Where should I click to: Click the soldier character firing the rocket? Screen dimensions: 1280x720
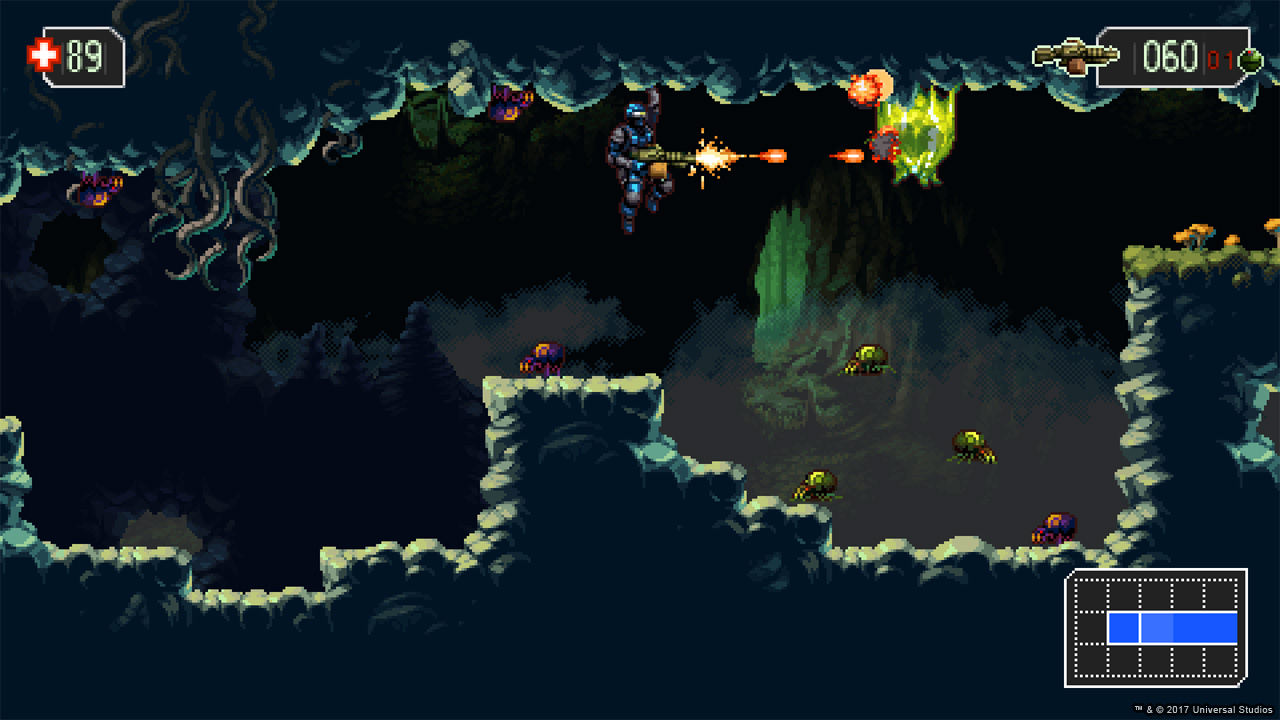pyautogui.click(x=640, y=160)
